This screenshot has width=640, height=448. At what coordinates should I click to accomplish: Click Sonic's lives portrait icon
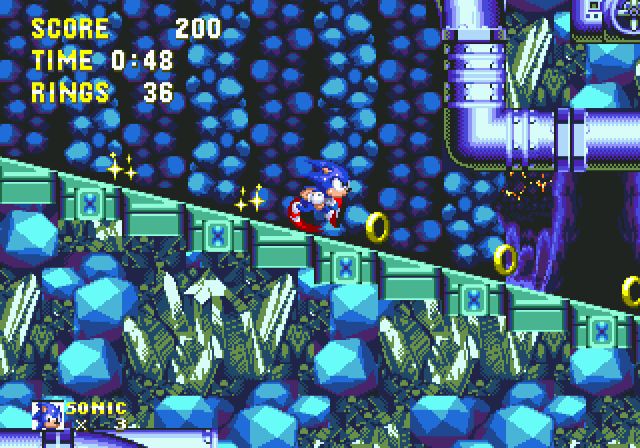click(48, 415)
